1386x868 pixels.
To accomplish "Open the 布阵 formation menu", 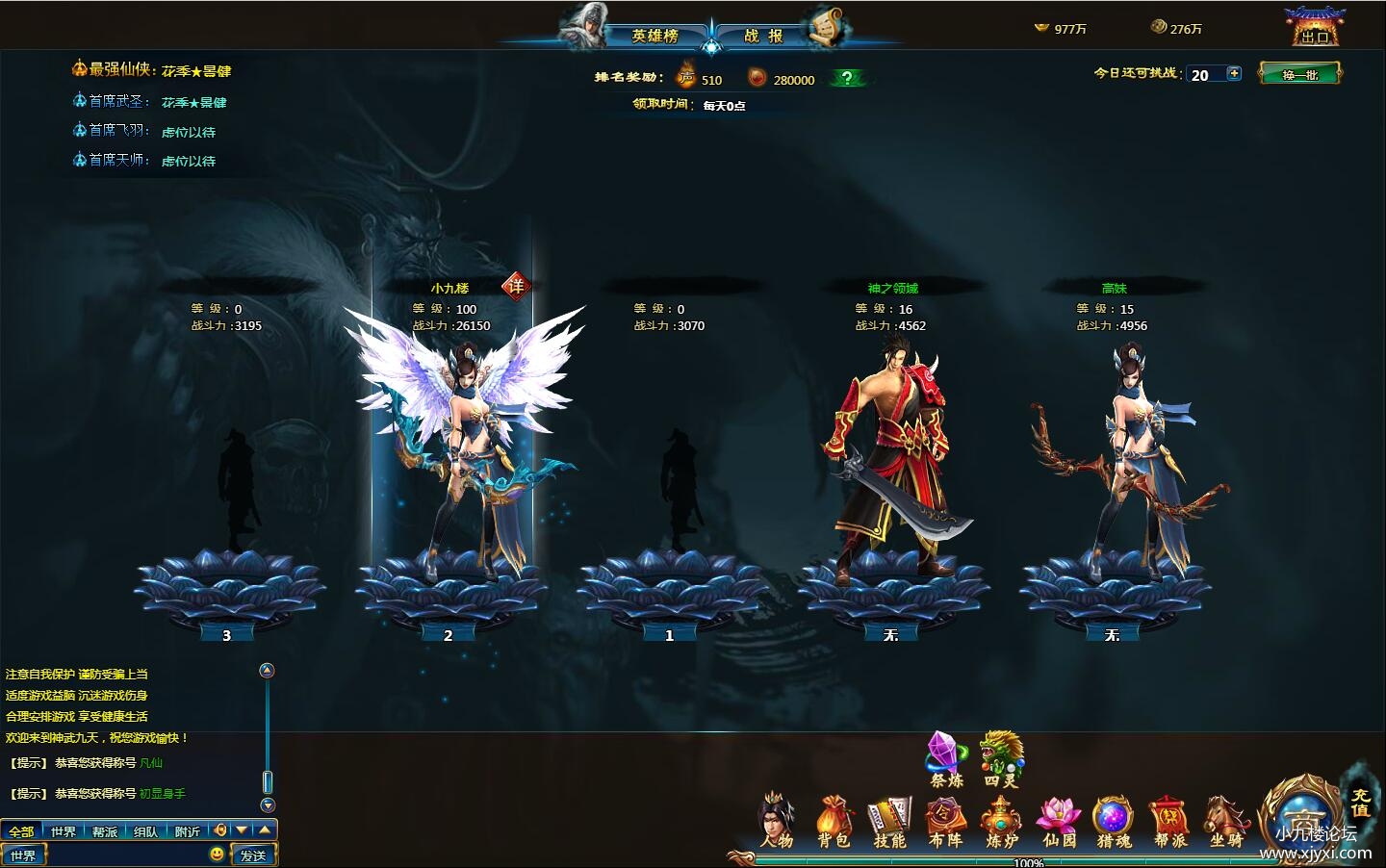I will [x=946, y=824].
